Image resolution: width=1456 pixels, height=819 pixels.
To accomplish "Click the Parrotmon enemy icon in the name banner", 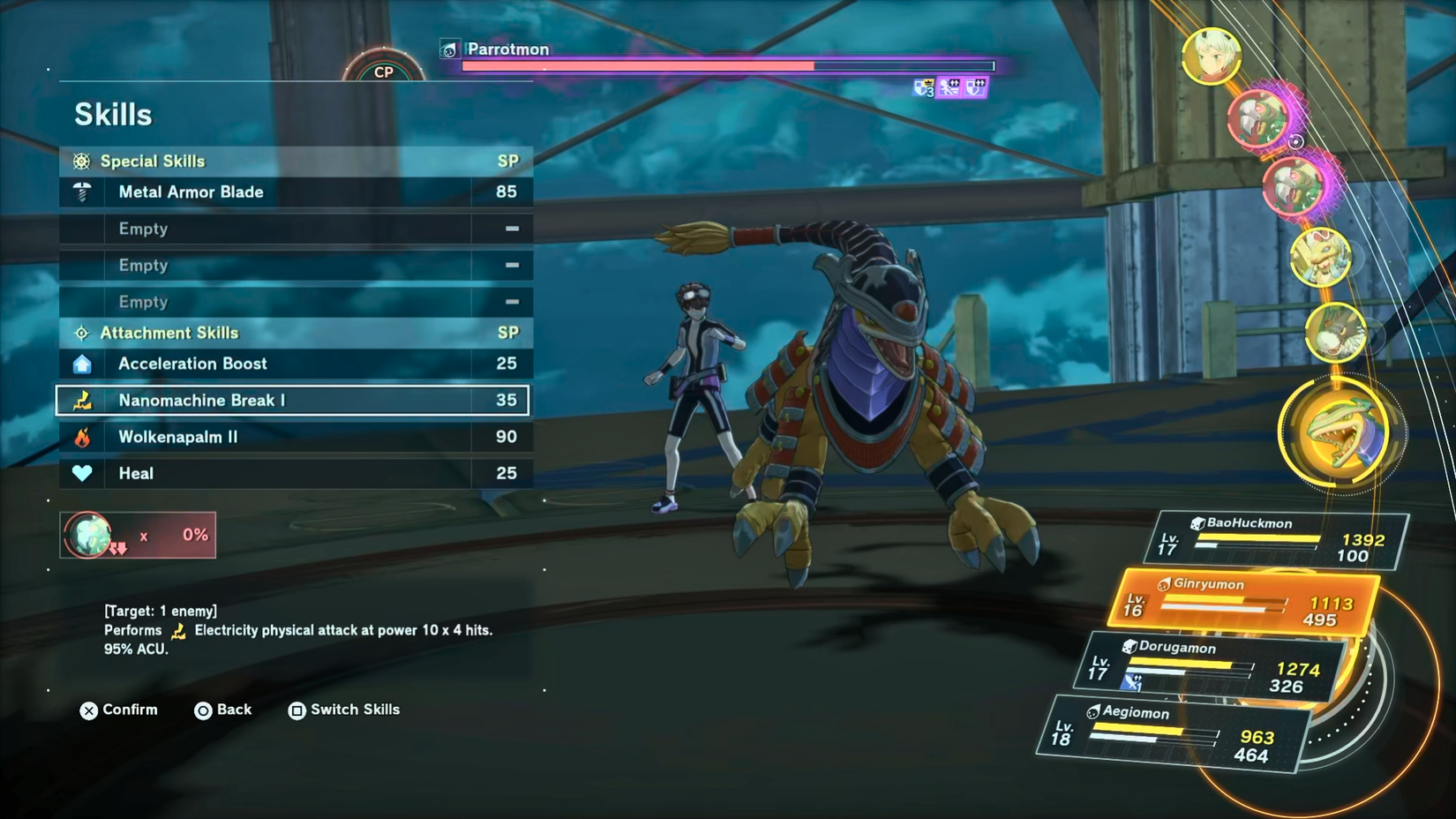I will point(449,49).
